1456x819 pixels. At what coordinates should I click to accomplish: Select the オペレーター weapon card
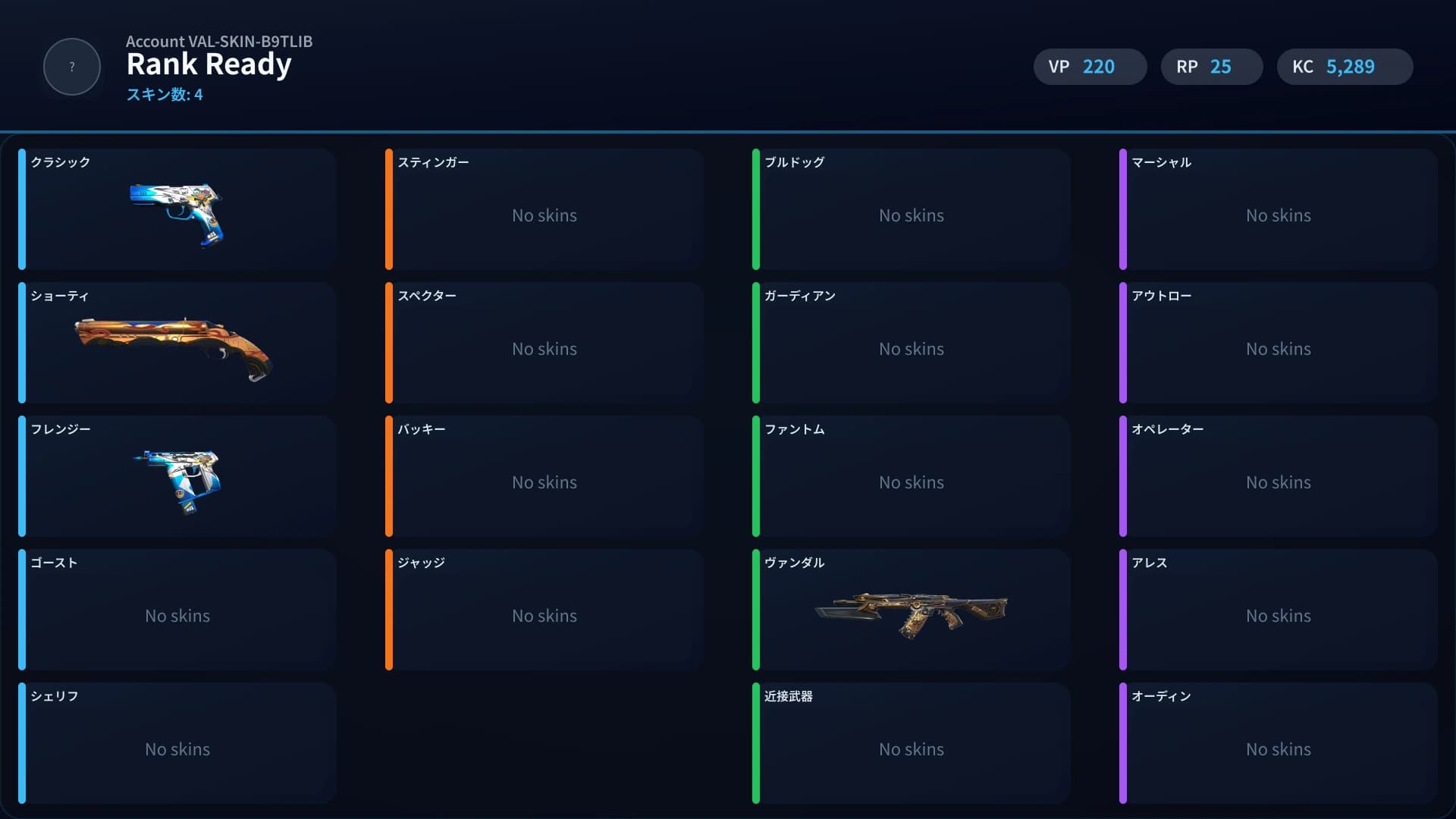point(1278,476)
